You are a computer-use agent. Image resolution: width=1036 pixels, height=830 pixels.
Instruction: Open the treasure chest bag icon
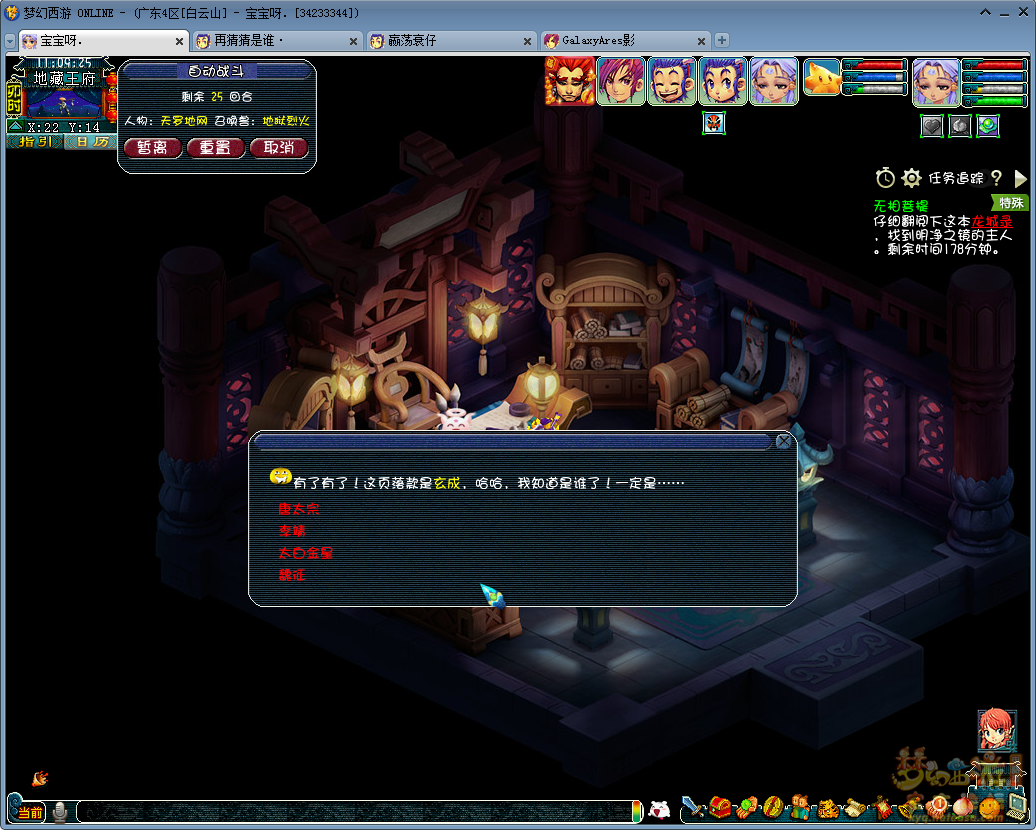point(721,806)
